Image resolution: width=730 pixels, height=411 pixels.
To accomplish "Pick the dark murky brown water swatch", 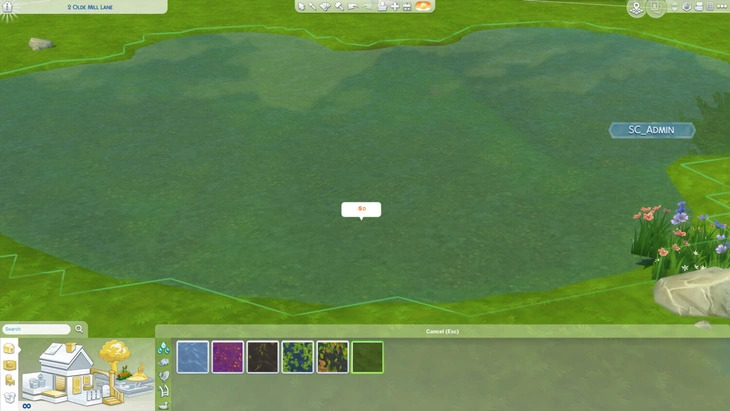I will 263,357.
